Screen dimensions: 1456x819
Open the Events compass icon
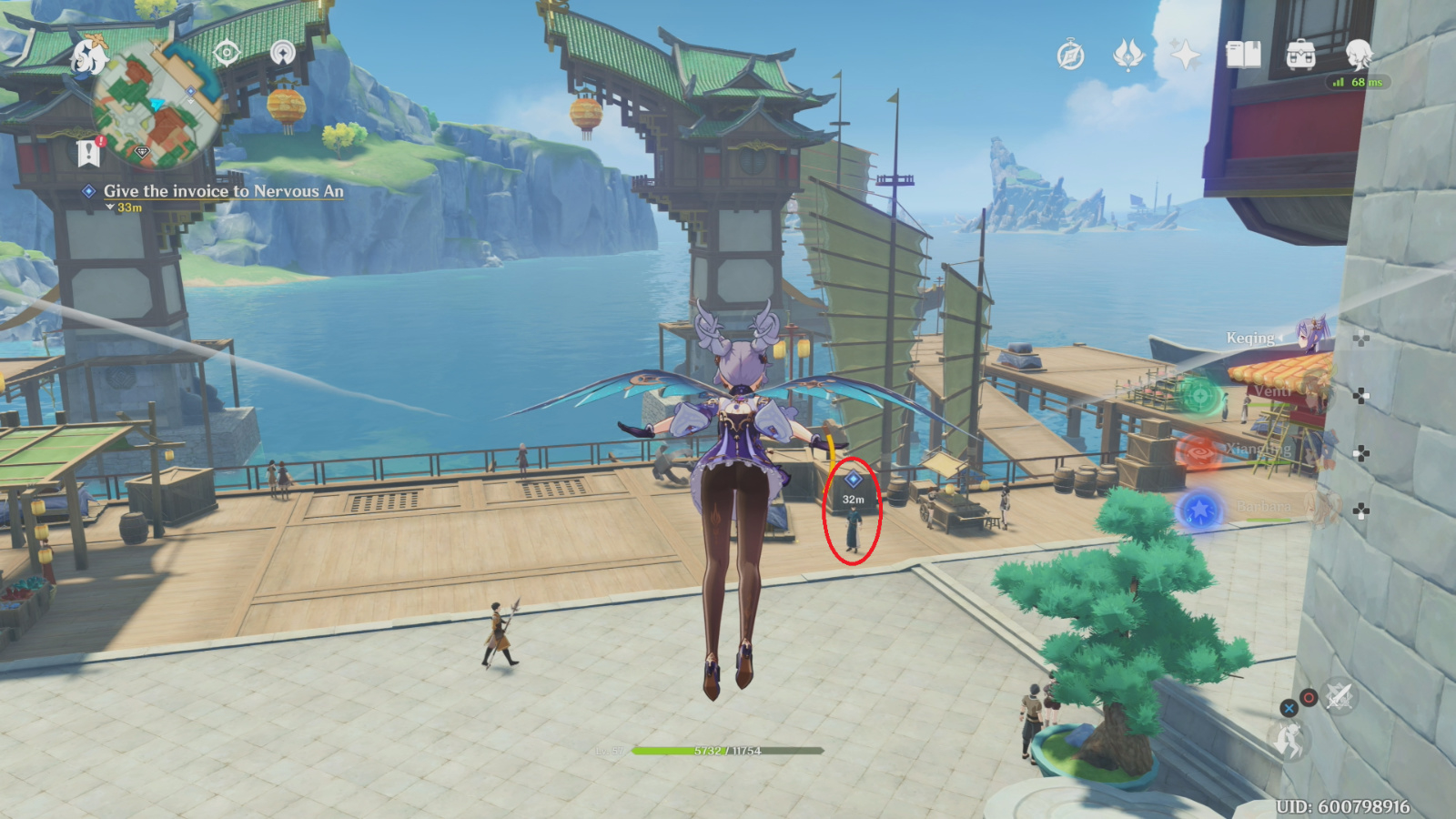click(x=1070, y=56)
